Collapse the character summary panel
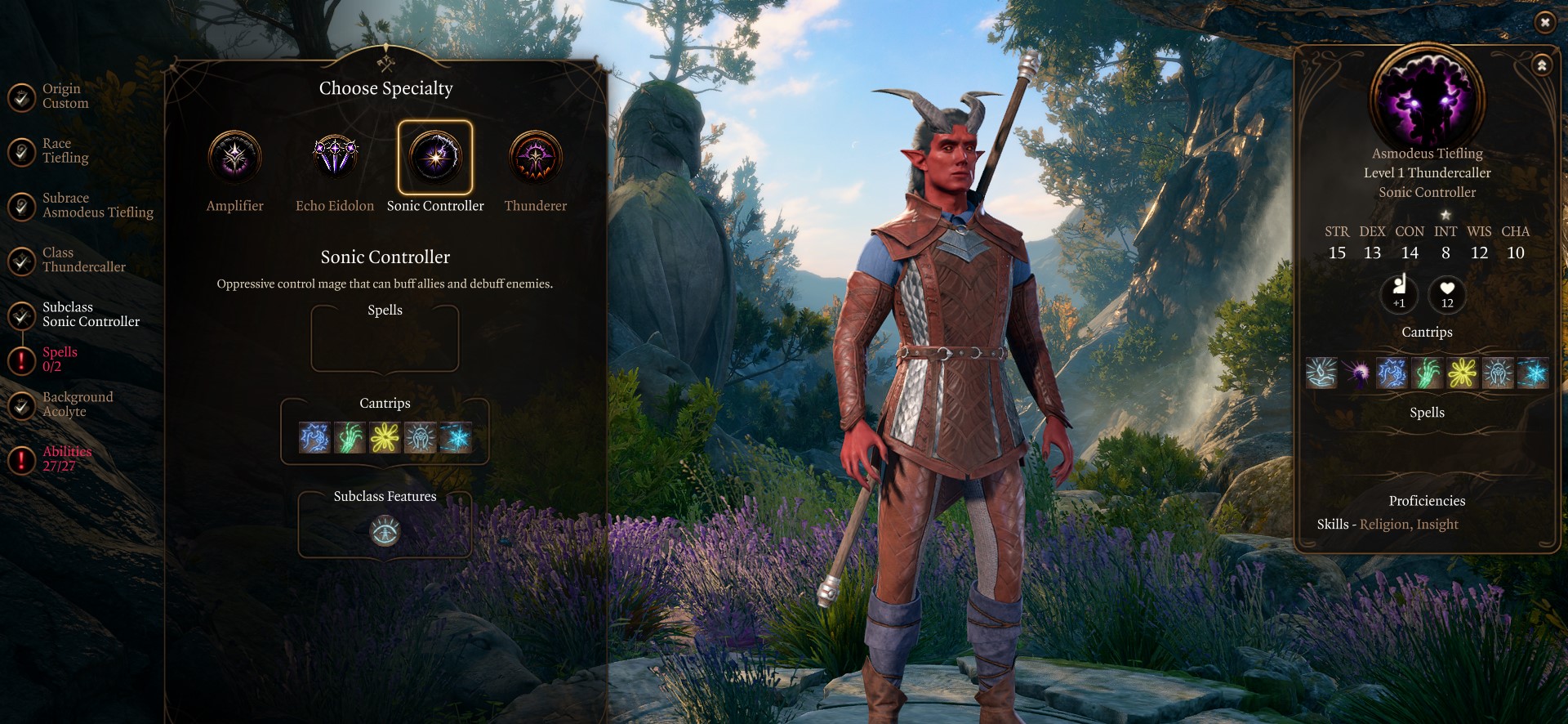The image size is (1568, 724). click(1541, 65)
